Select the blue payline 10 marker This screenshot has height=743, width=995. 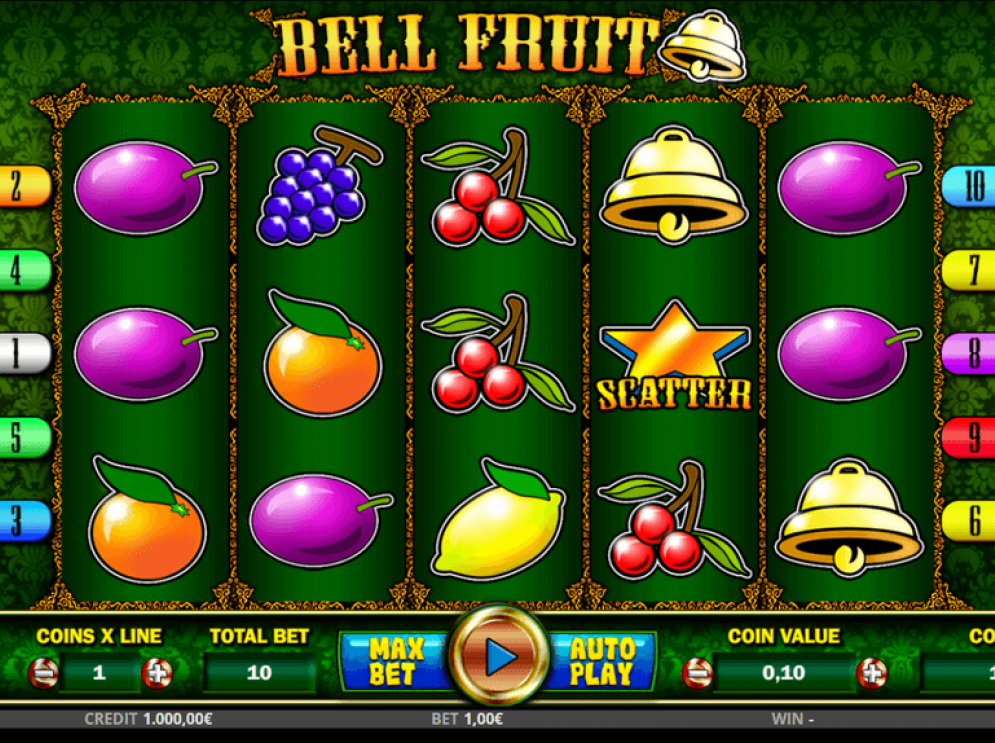point(970,186)
